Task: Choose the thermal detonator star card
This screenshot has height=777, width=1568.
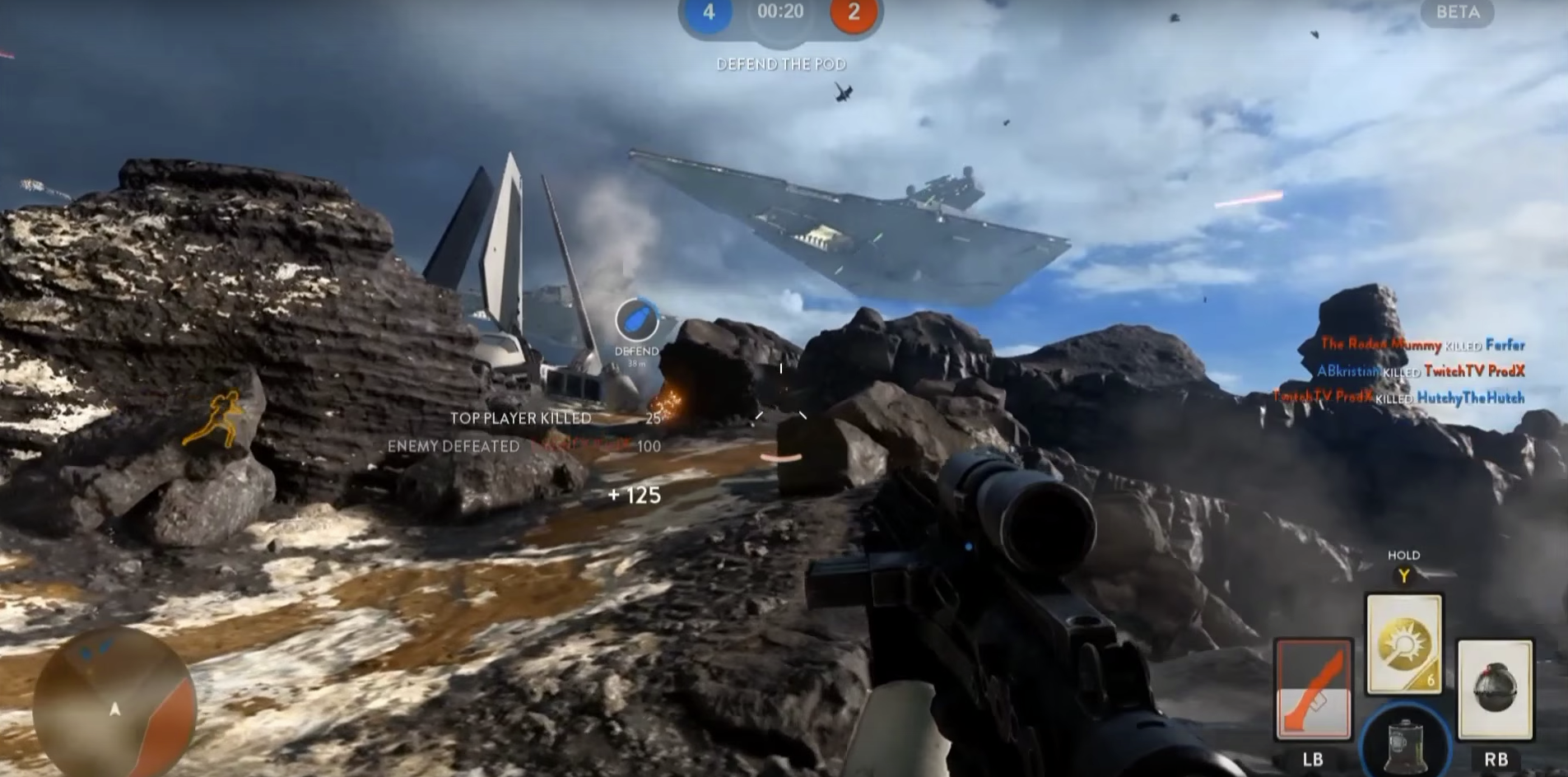Action: [1495, 689]
